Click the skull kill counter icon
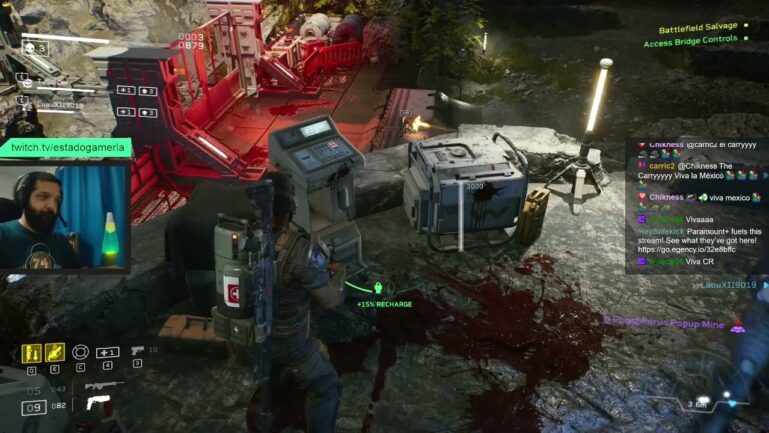This screenshot has height=433, width=769. coord(28,46)
